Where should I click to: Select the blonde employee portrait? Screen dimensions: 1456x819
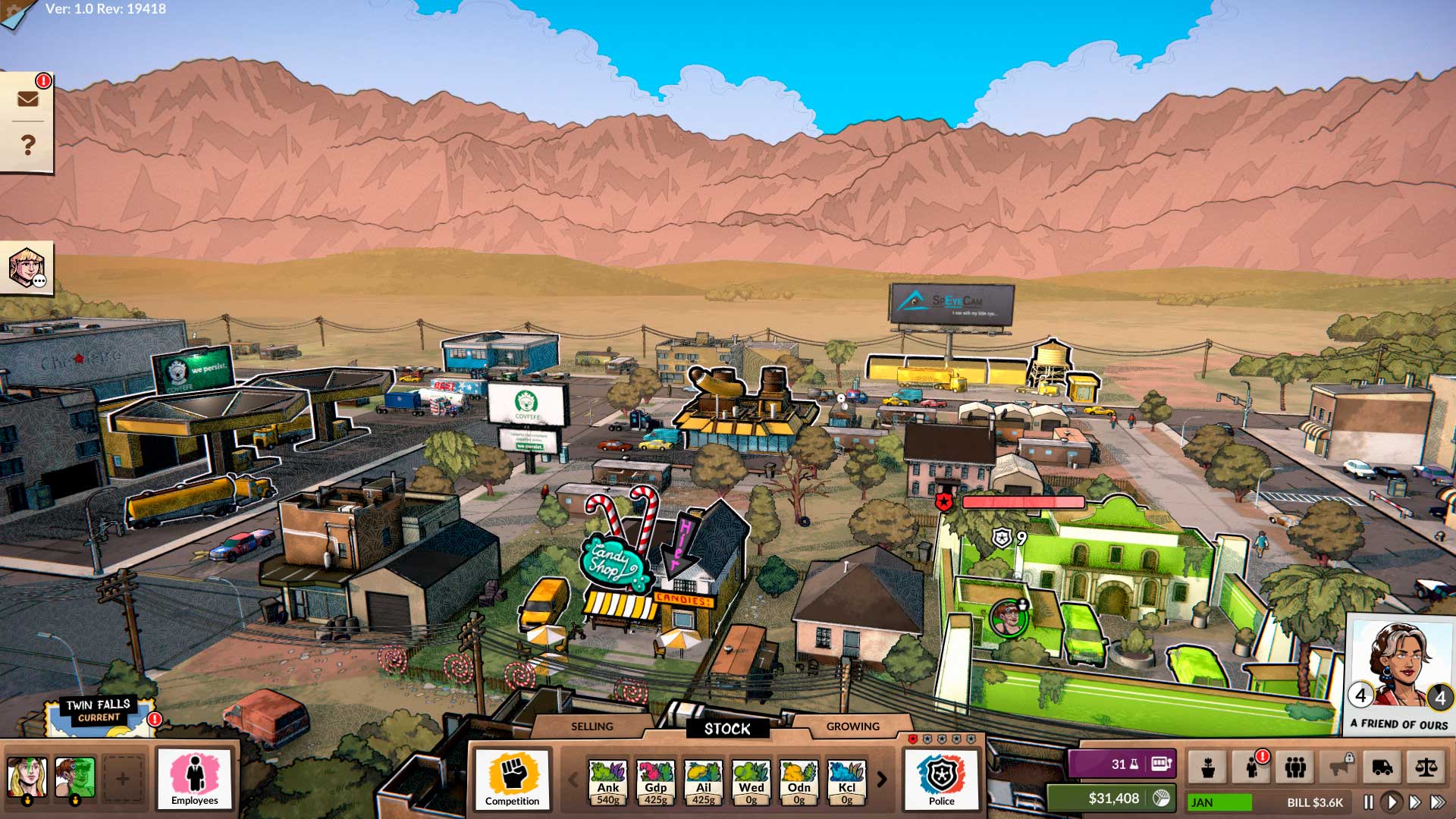pos(27,778)
